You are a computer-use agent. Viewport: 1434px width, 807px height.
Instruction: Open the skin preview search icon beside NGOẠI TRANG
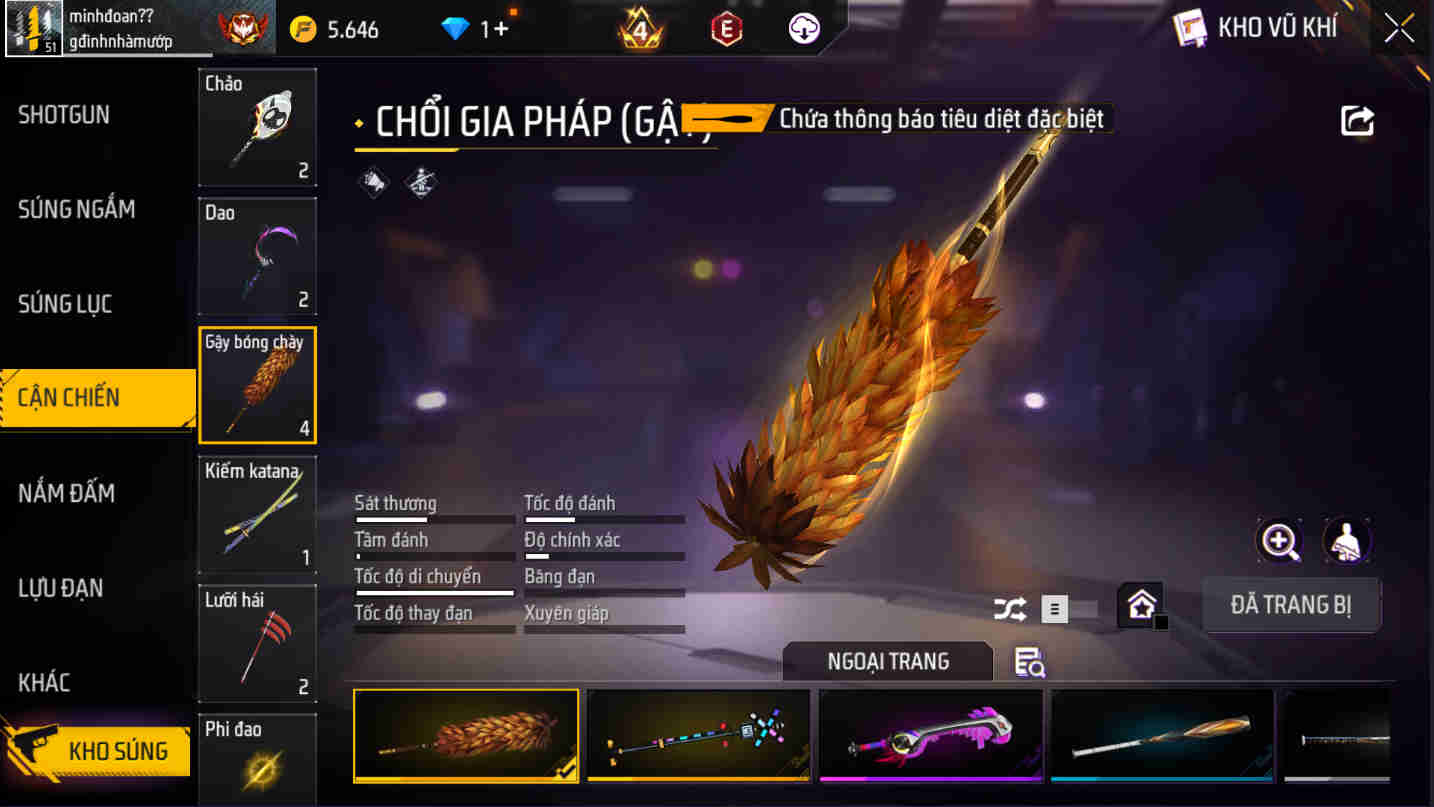[x=1029, y=661]
